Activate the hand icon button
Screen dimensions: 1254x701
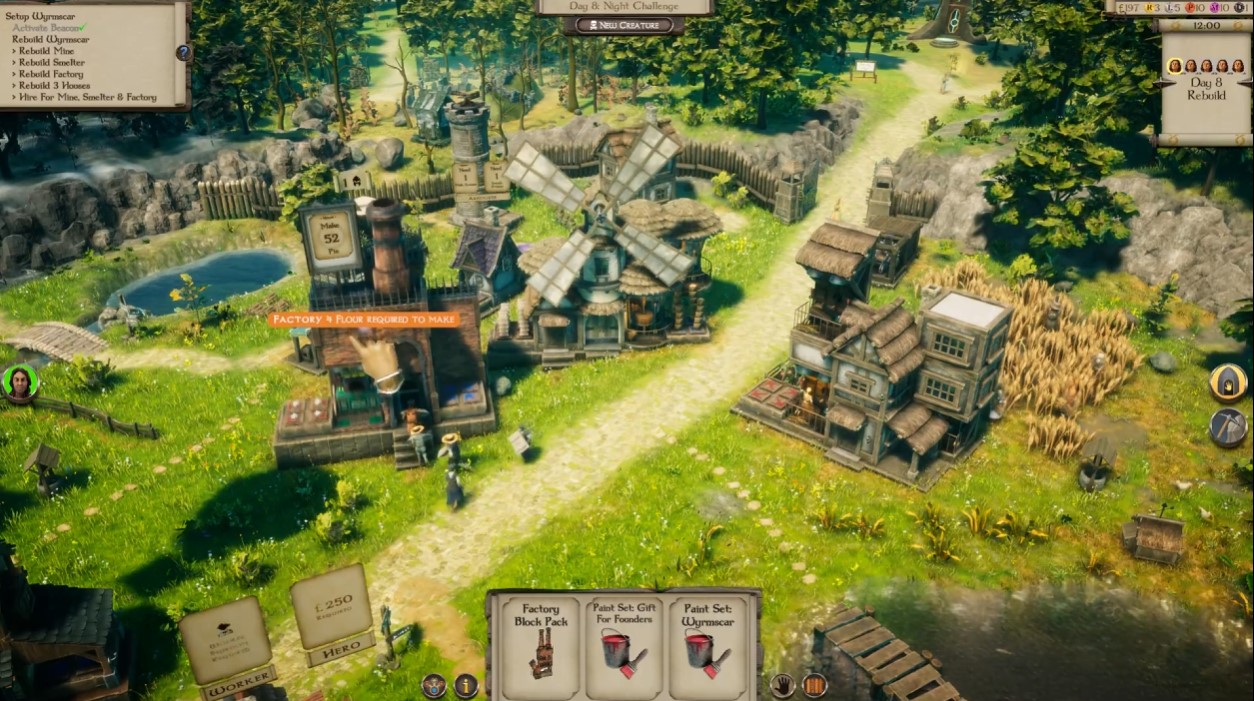pyautogui.click(x=783, y=685)
